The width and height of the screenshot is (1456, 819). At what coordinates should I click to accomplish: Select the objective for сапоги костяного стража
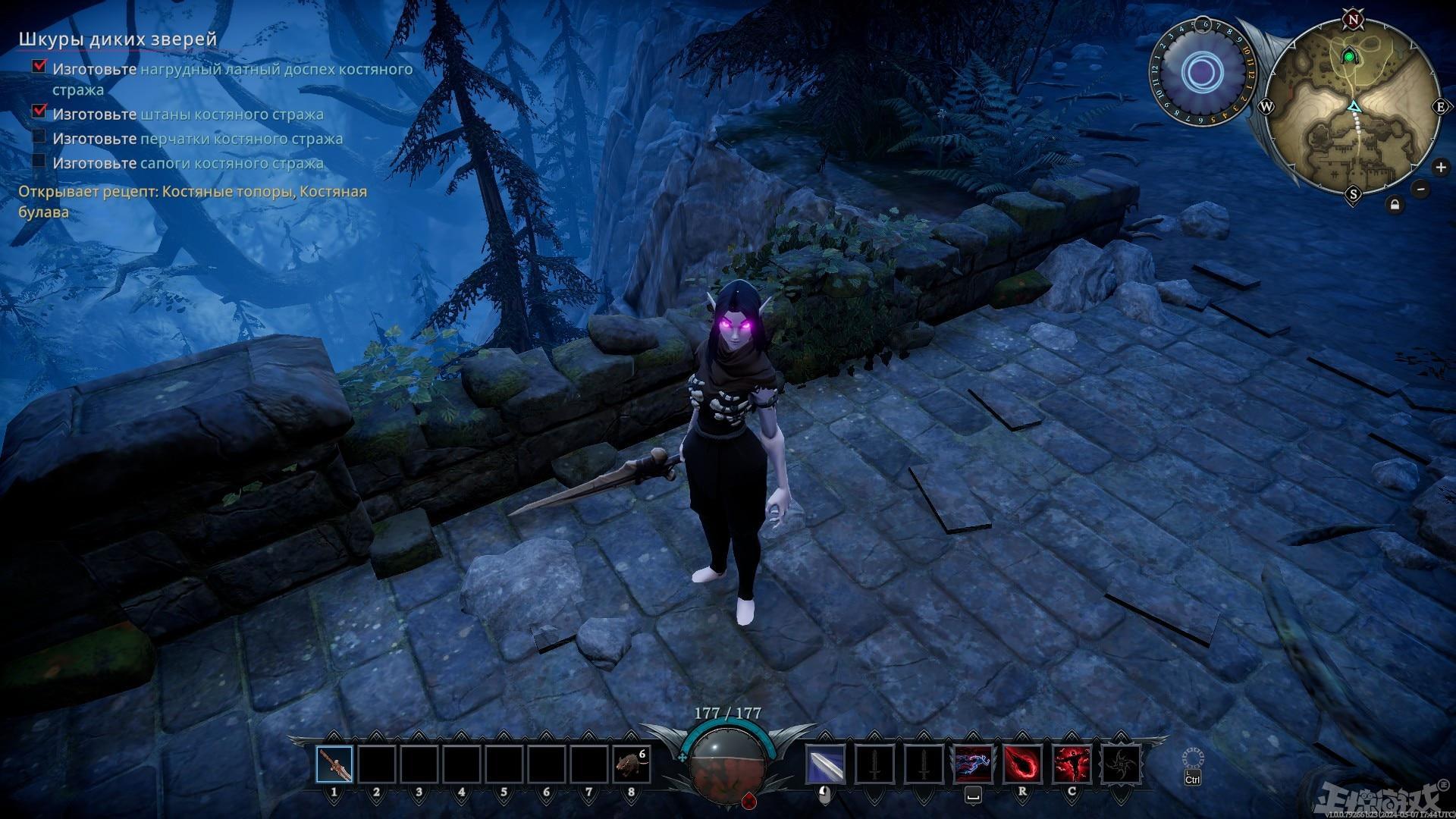click(x=188, y=163)
